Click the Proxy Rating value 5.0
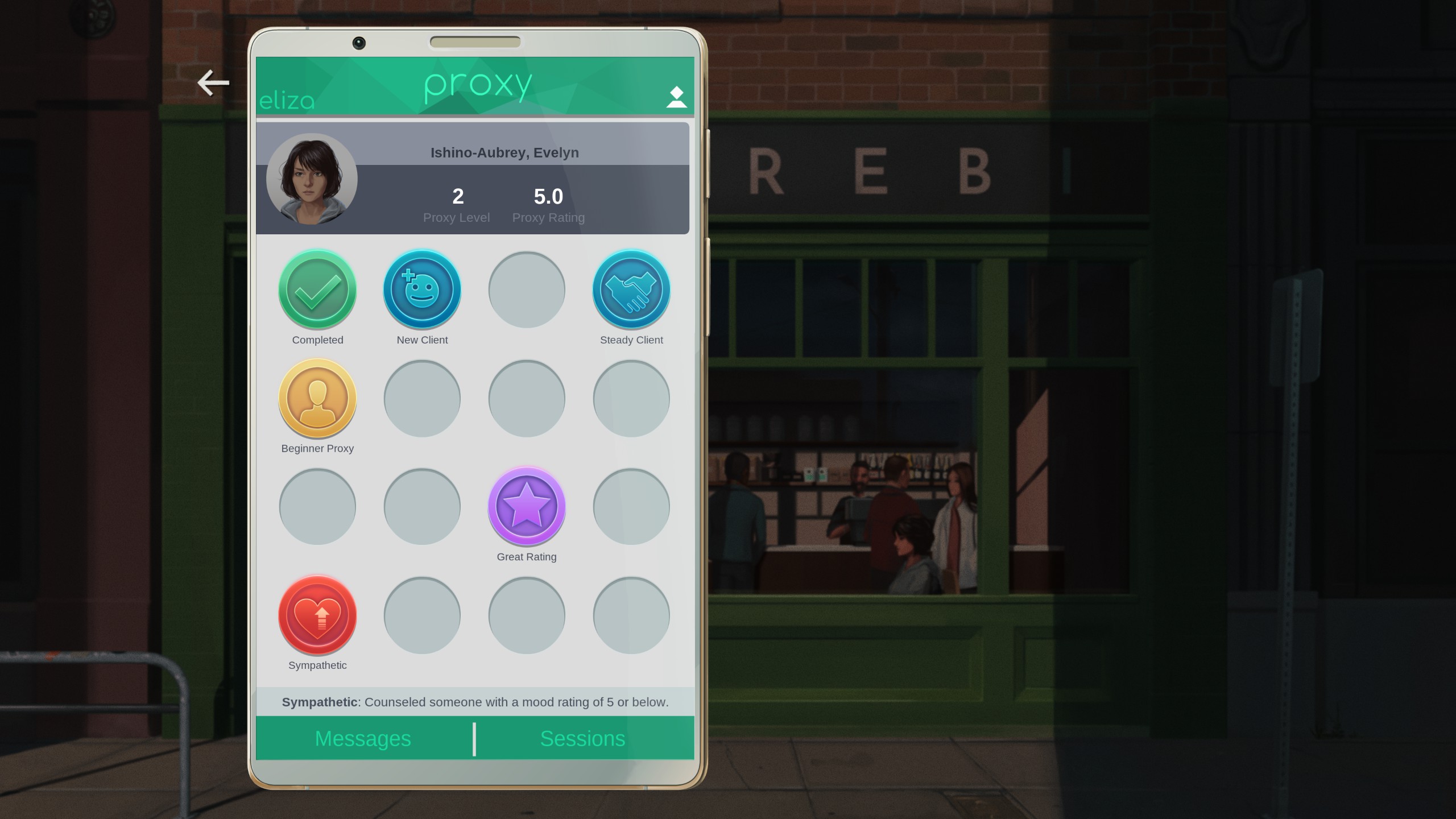 (548, 197)
